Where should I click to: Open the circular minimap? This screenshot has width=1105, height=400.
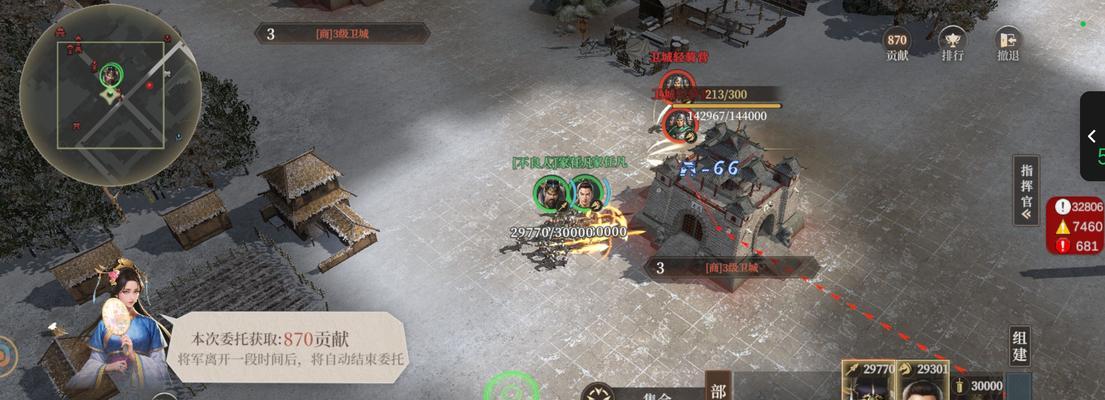[x=110, y=92]
